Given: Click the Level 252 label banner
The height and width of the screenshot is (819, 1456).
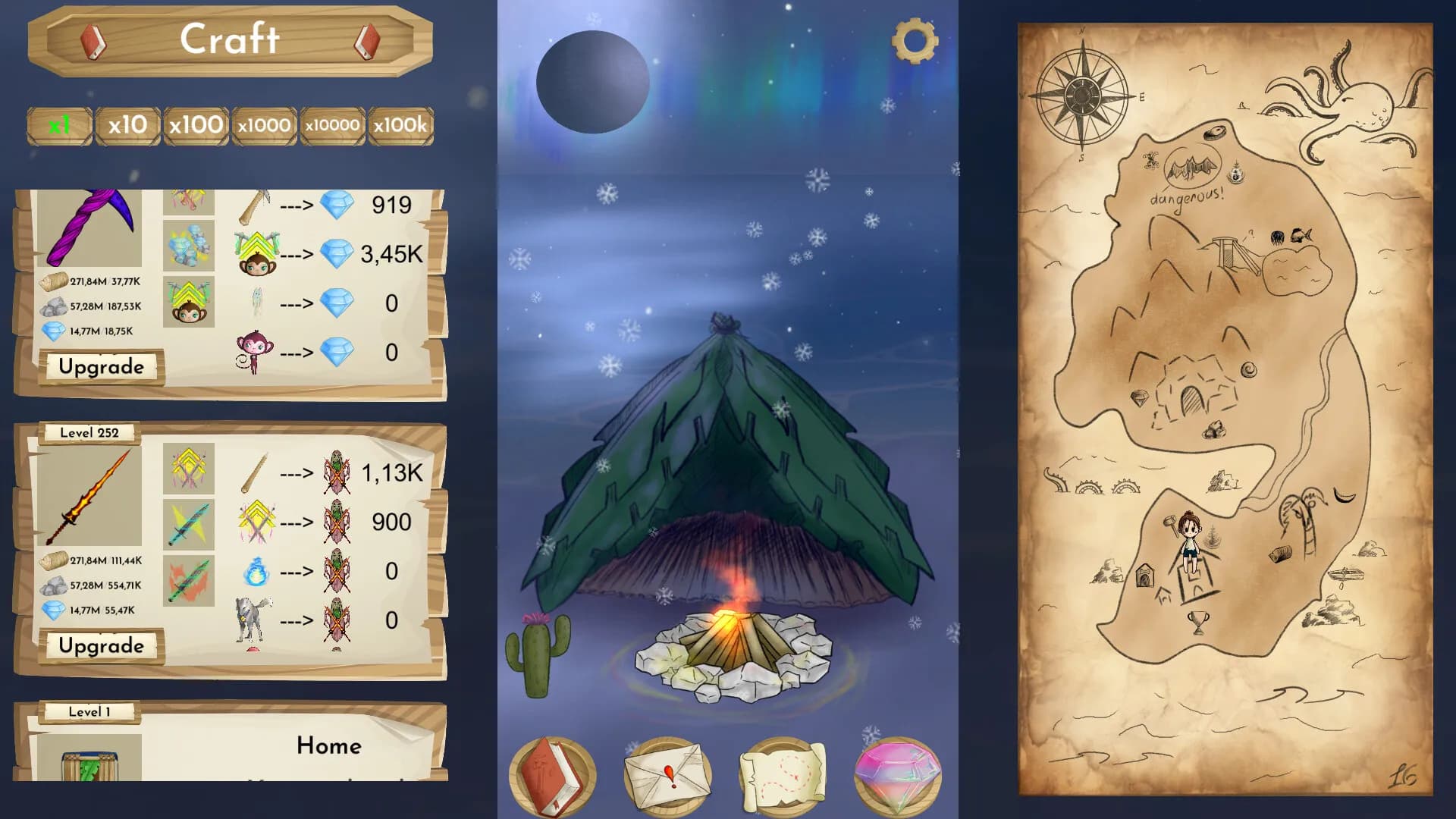Looking at the screenshot, I should (x=91, y=432).
